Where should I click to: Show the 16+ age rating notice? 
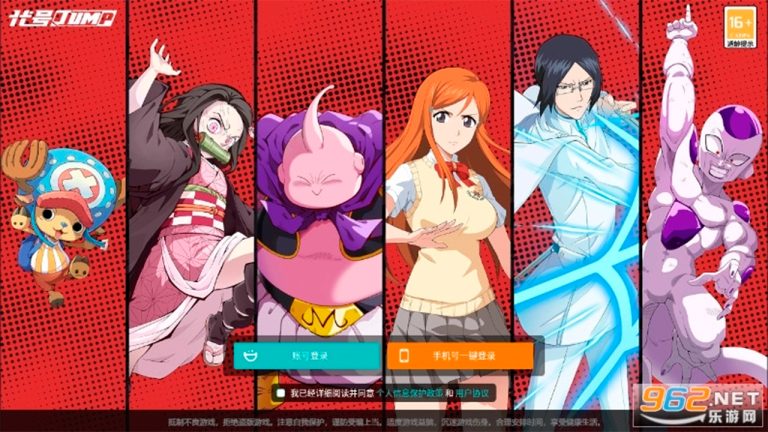point(739,23)
